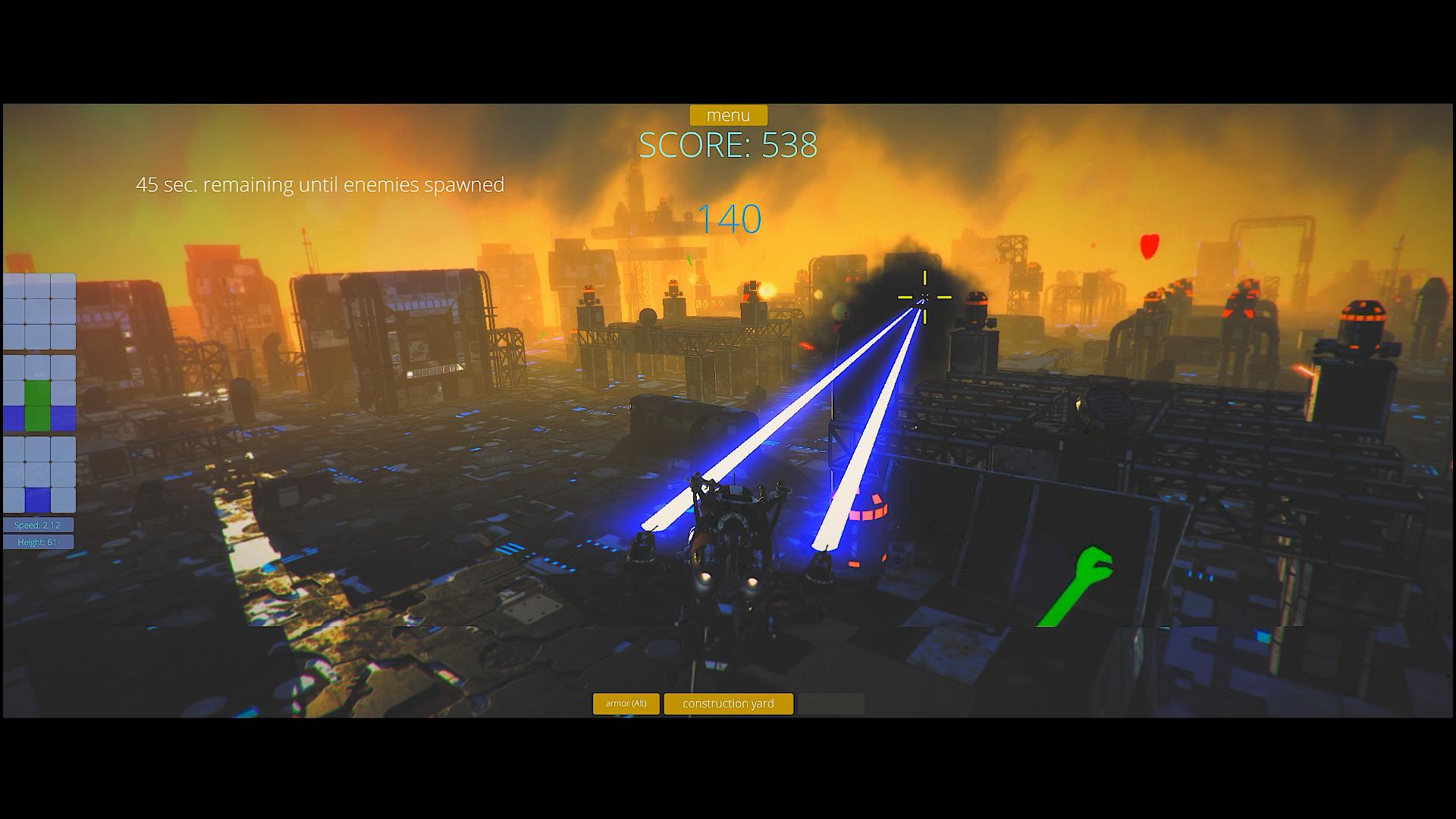Click the Height: 61 indicator
The height and width of the screenshot is (819, 1456).
pyautogui.click(x=37, y=541)
